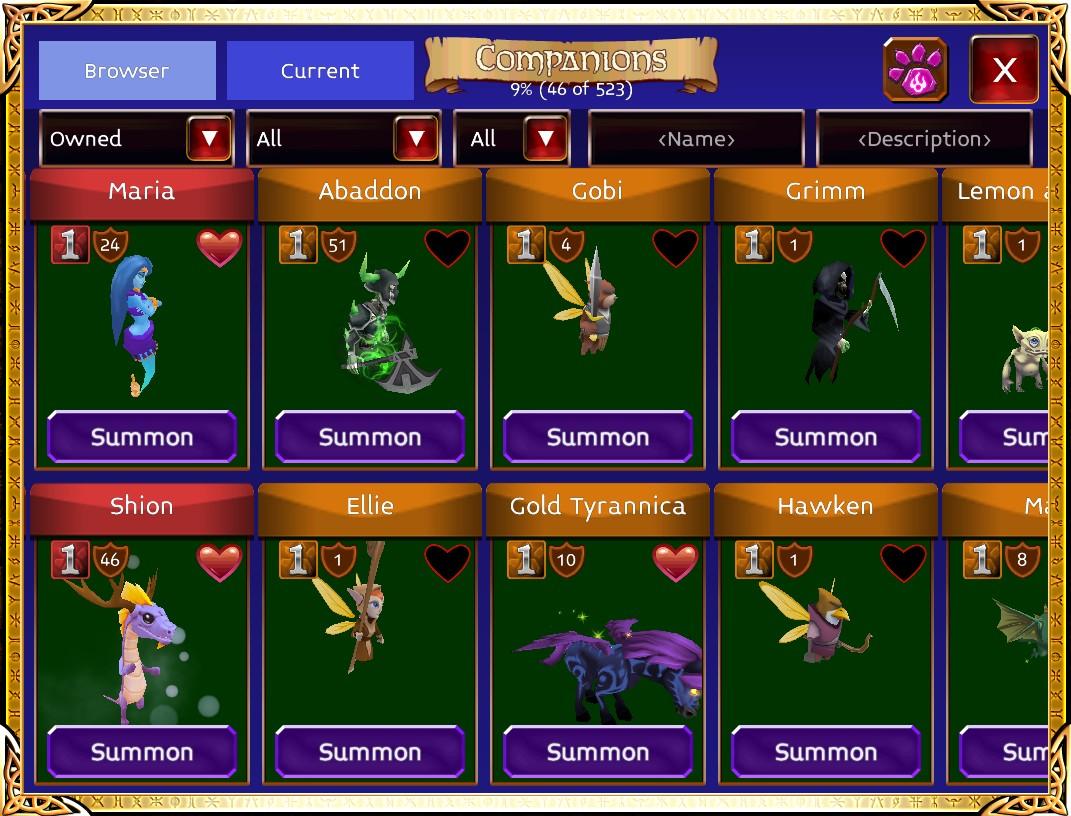
Task: Click the Description search field
Action: tap(924, 139)
